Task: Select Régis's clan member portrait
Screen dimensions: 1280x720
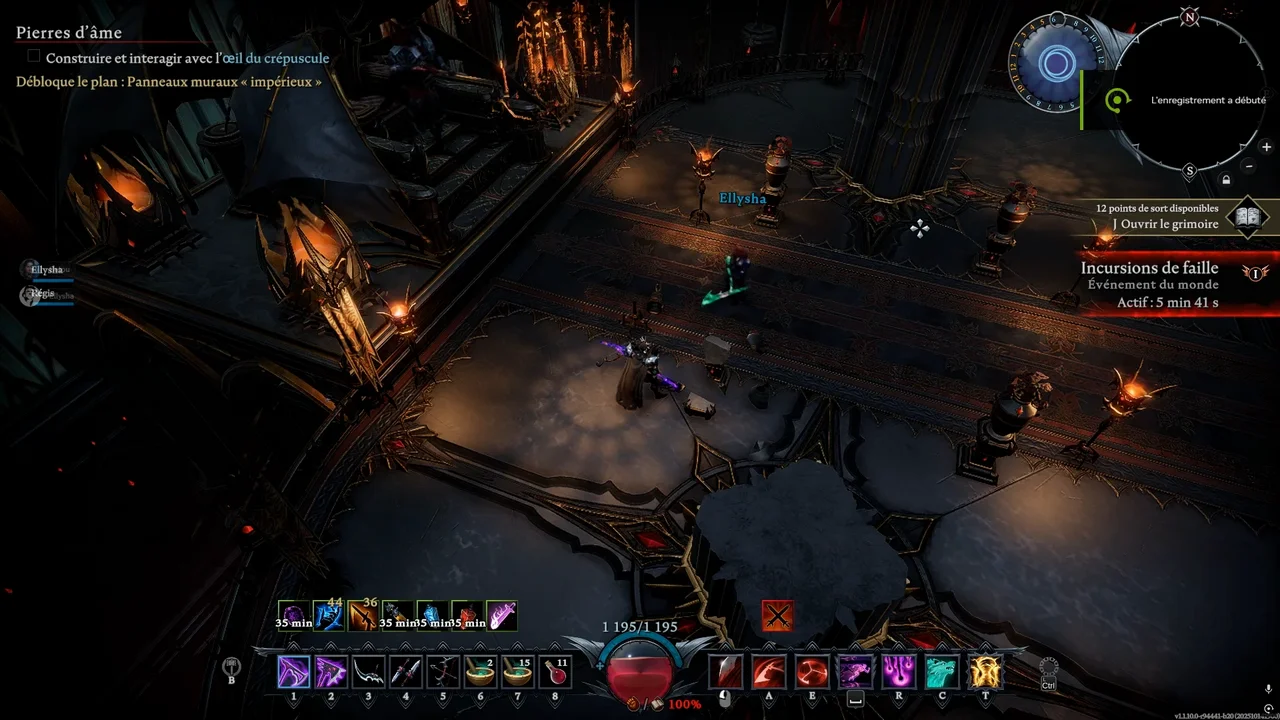Action: coord(28,294)
